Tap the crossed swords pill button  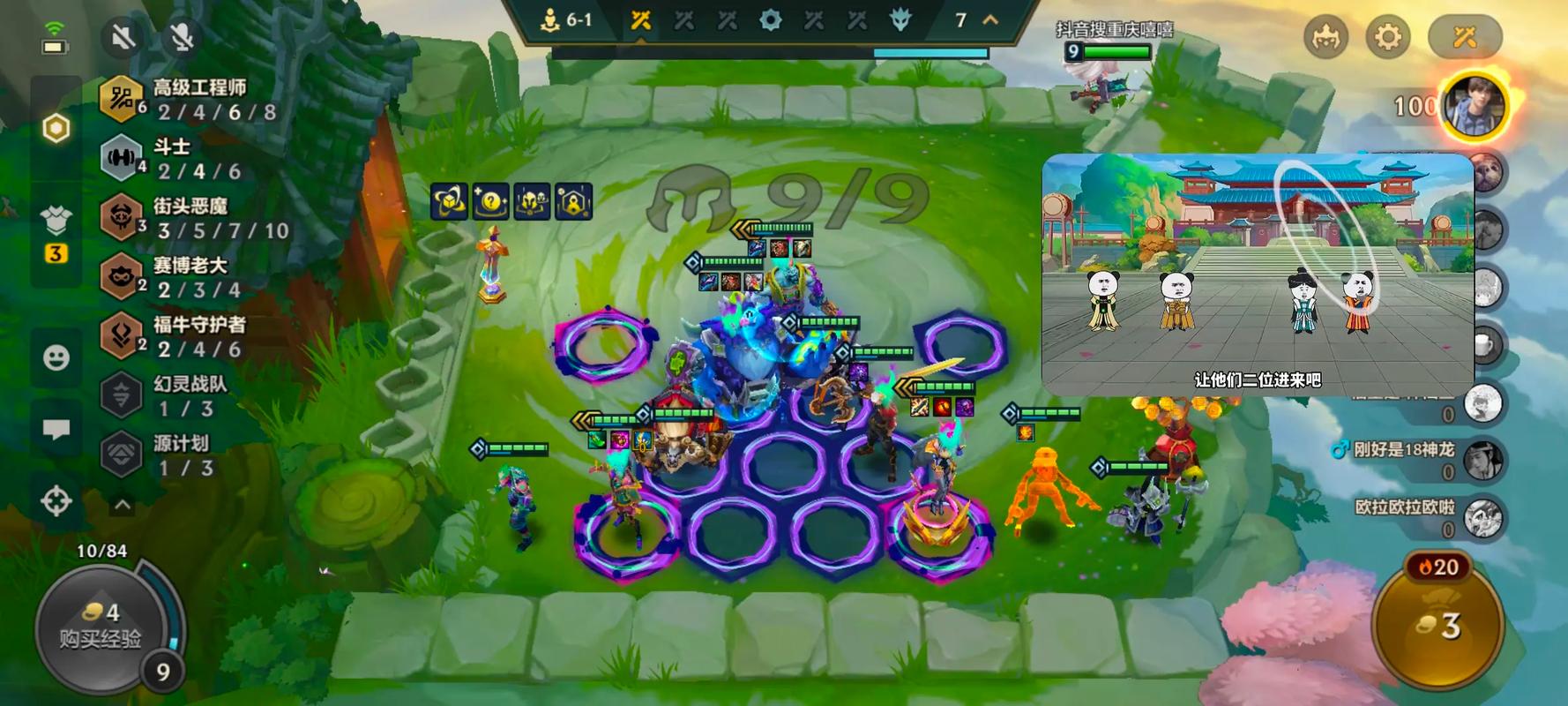pos(1464,37)
